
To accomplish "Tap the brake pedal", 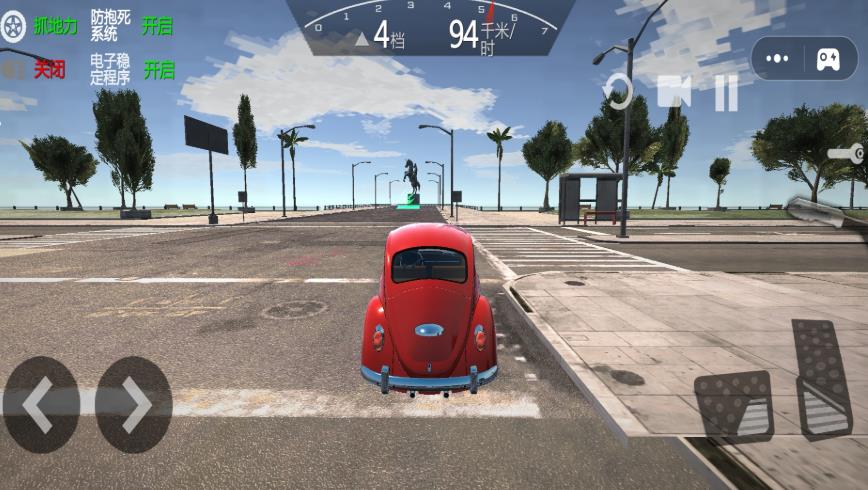I will click(x=733, y=406).
